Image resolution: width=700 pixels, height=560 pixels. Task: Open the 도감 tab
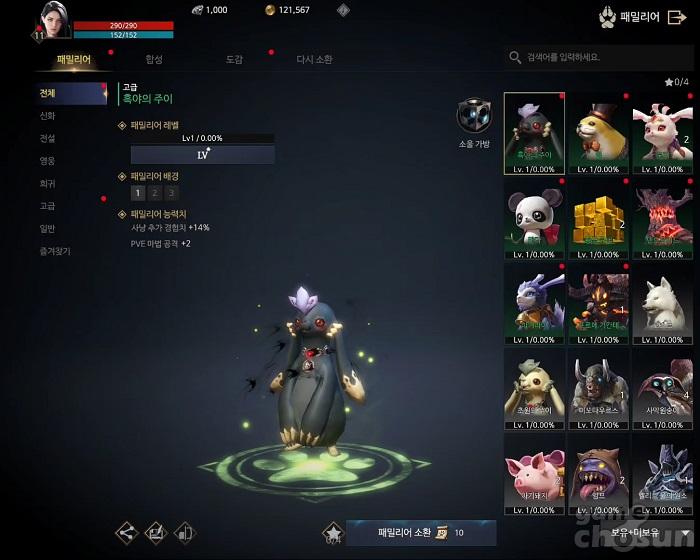234,60
